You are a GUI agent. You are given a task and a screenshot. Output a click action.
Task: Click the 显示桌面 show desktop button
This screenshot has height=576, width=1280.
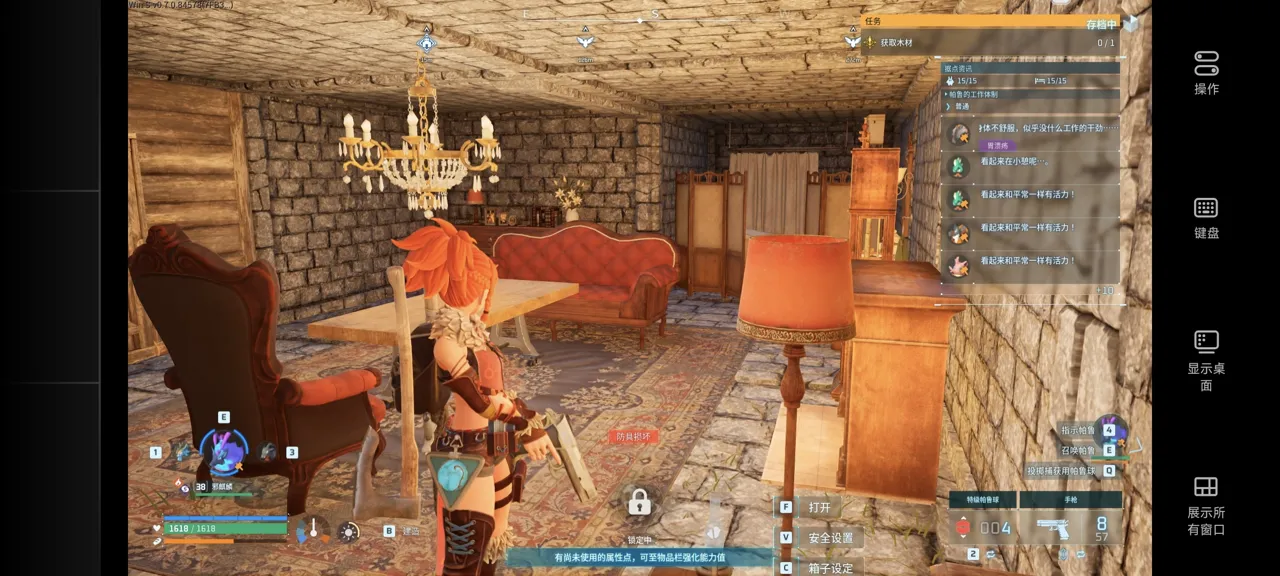pos(1206,360)
